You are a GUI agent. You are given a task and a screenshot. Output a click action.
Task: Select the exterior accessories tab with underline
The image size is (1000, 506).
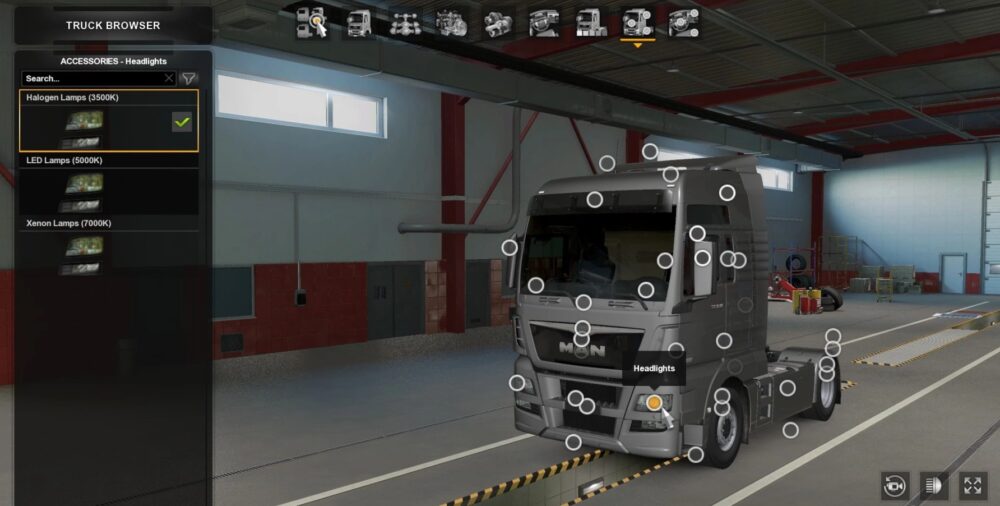pos(637,22)
